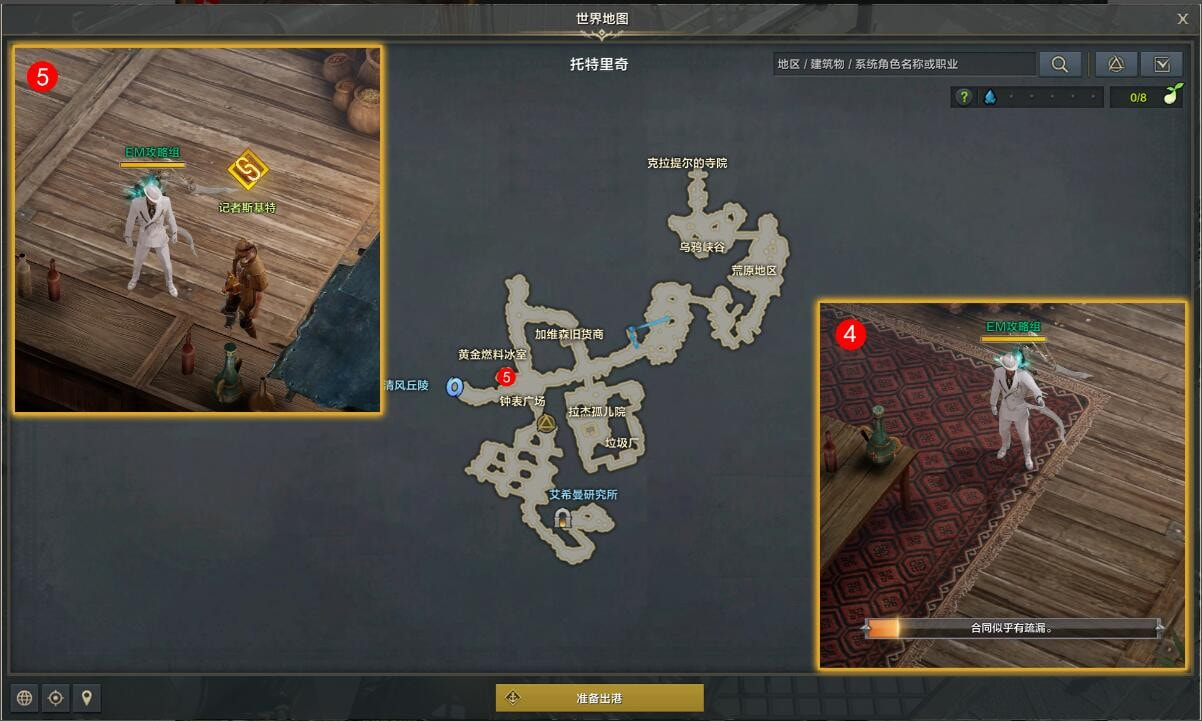Click the triport icon near 钟表广场
This screenshot has height=721, width=1202.
tap(546, 424)
